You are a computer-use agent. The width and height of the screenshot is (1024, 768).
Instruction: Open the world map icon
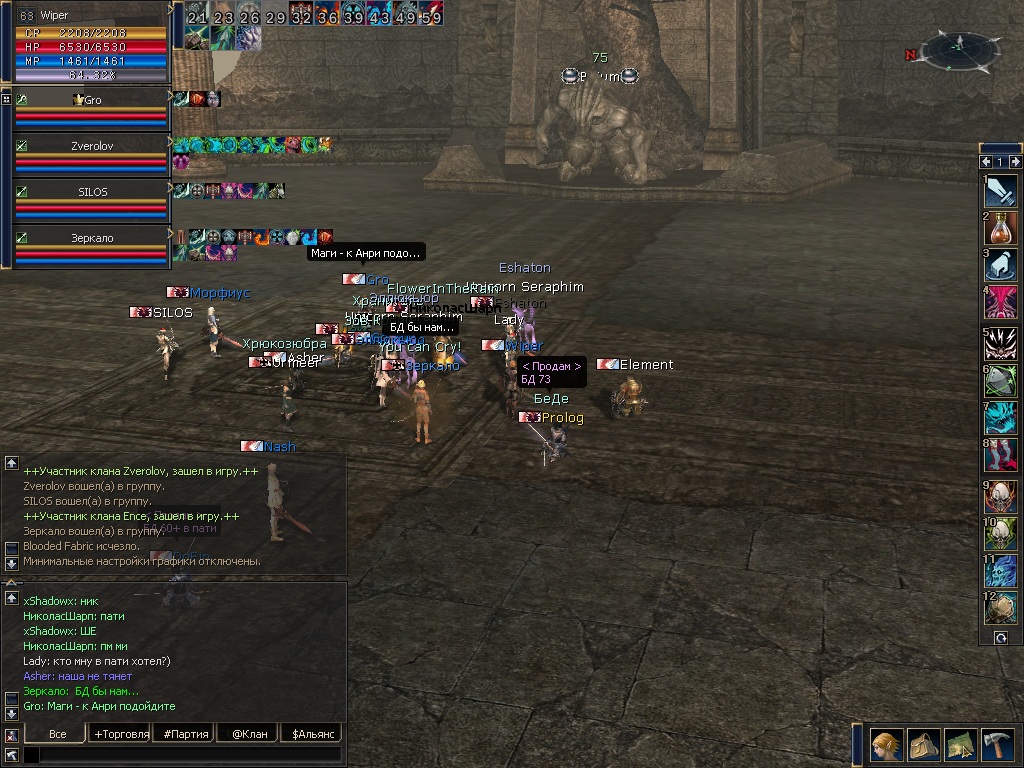tap(960, 745)
